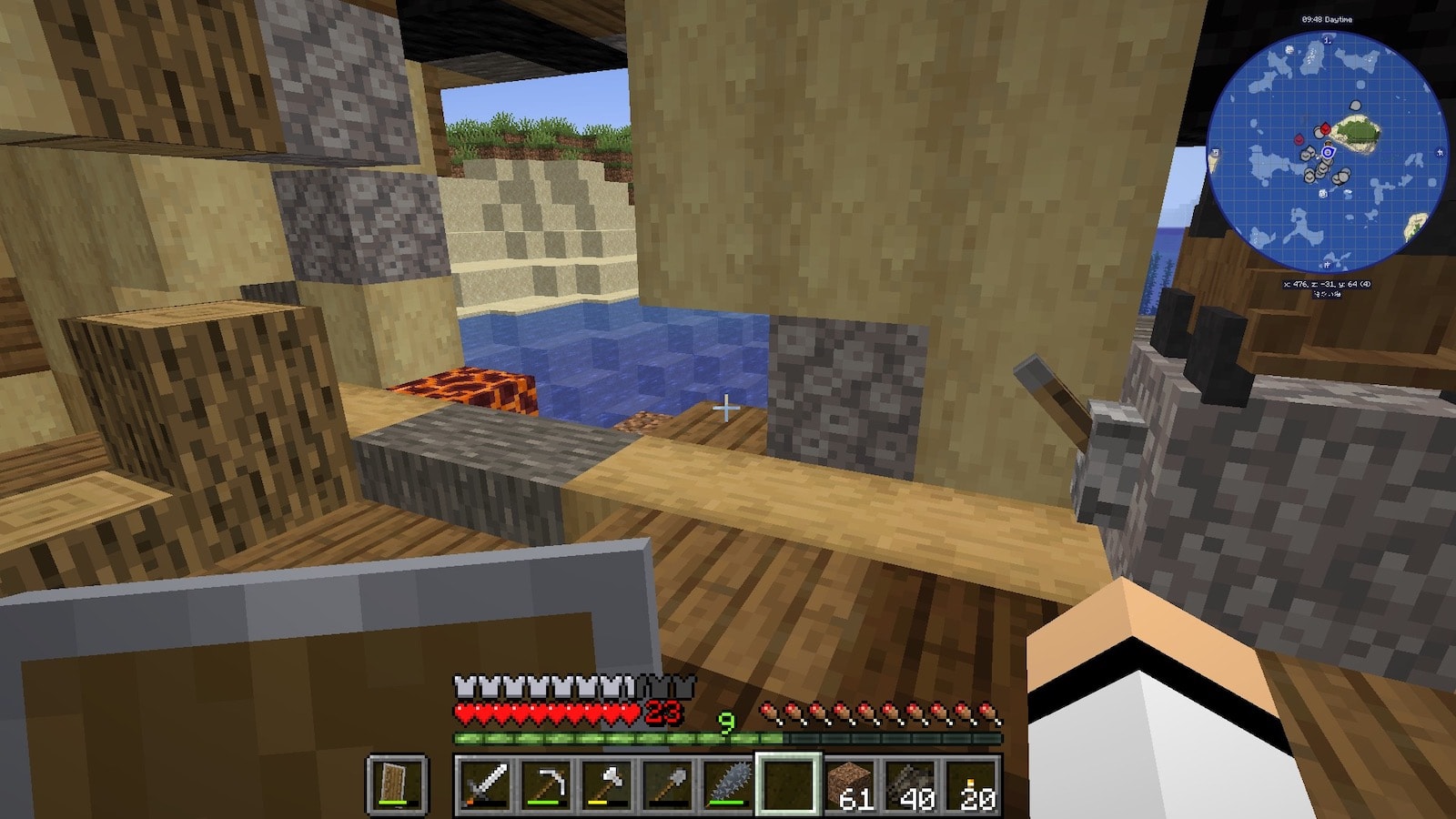
Task: Select the iron sword hotbar slot
Action: pos(484,784)
